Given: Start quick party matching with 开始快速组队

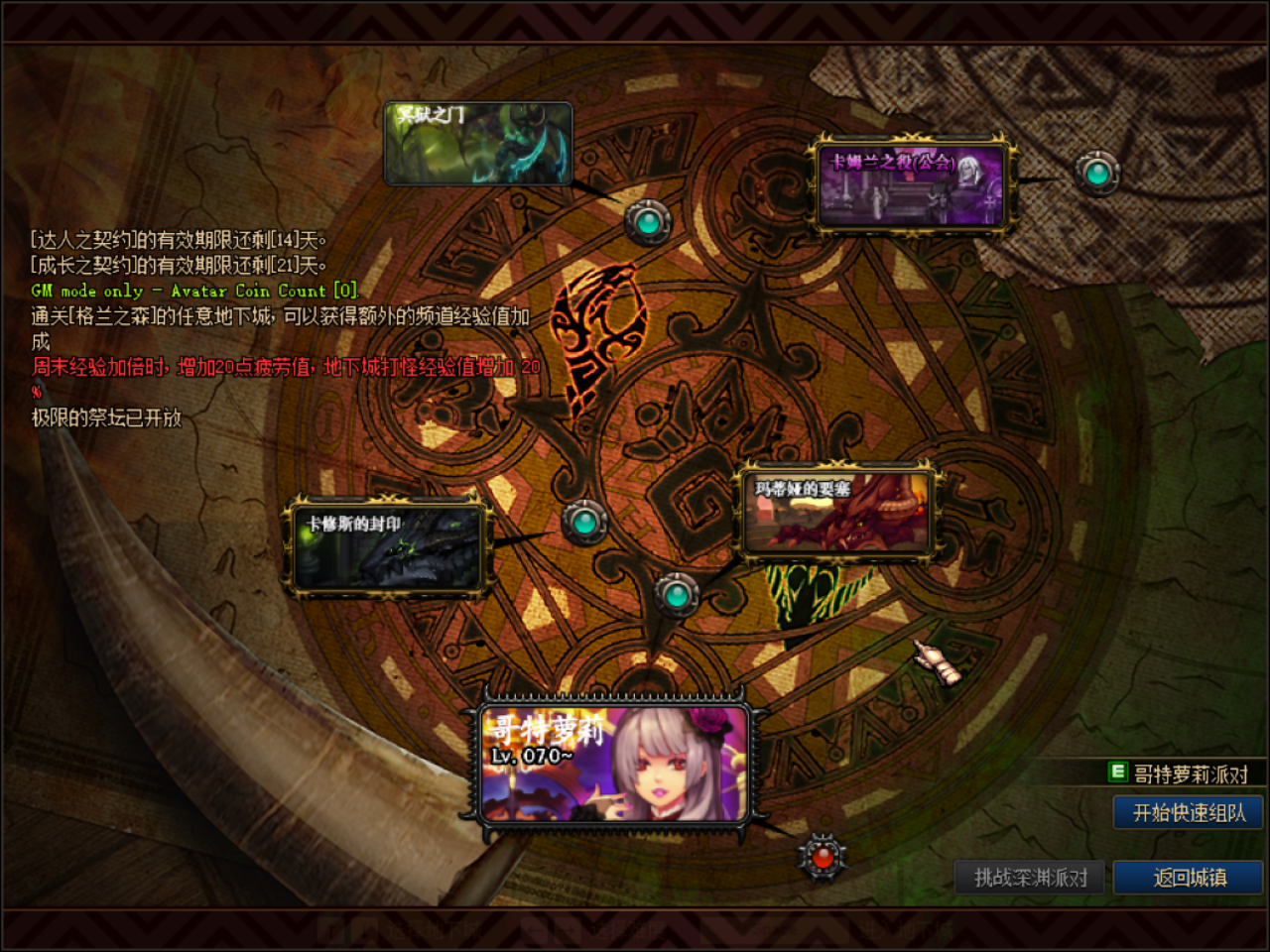Looking at the screenshot, I should click(1188, 813).
